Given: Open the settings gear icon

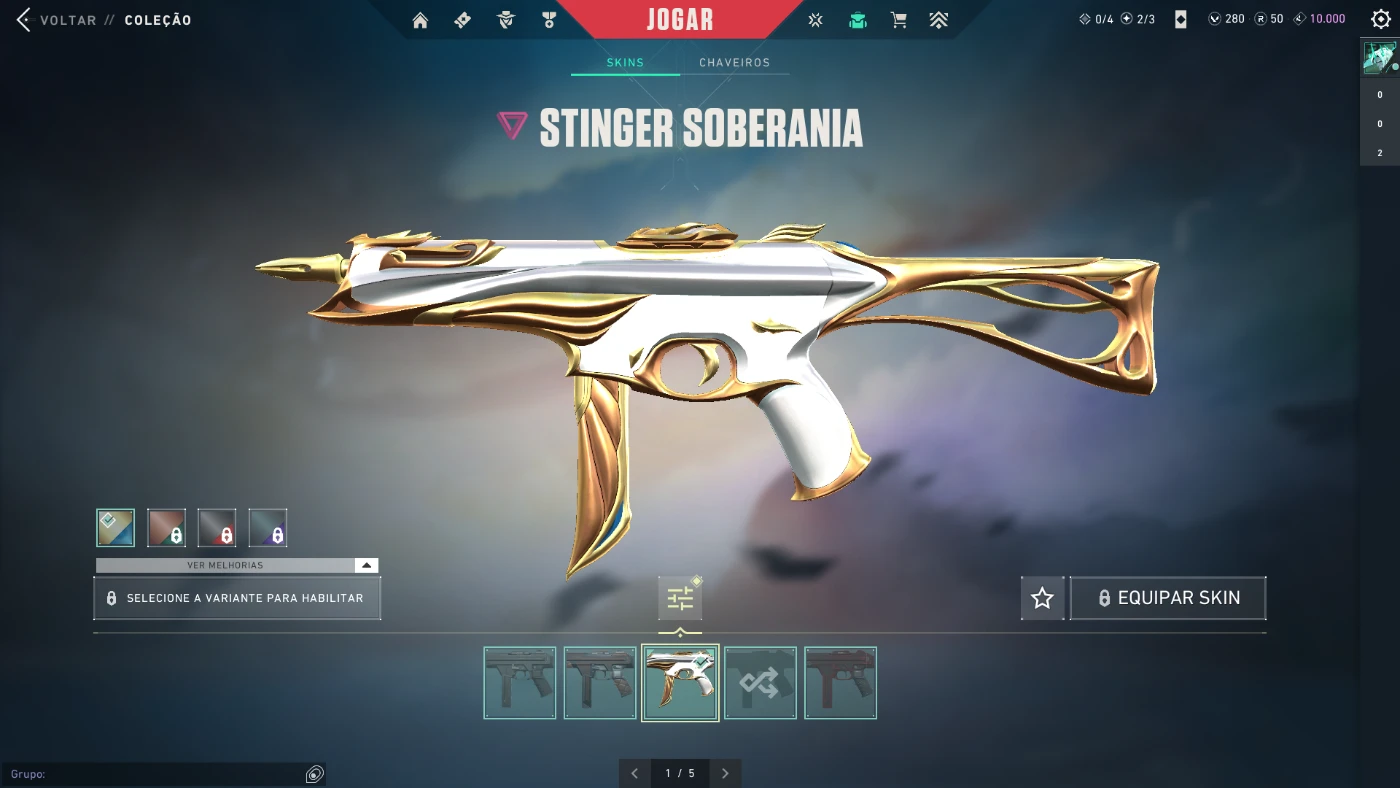Looking at the screenshot, I should [1381, 20].
